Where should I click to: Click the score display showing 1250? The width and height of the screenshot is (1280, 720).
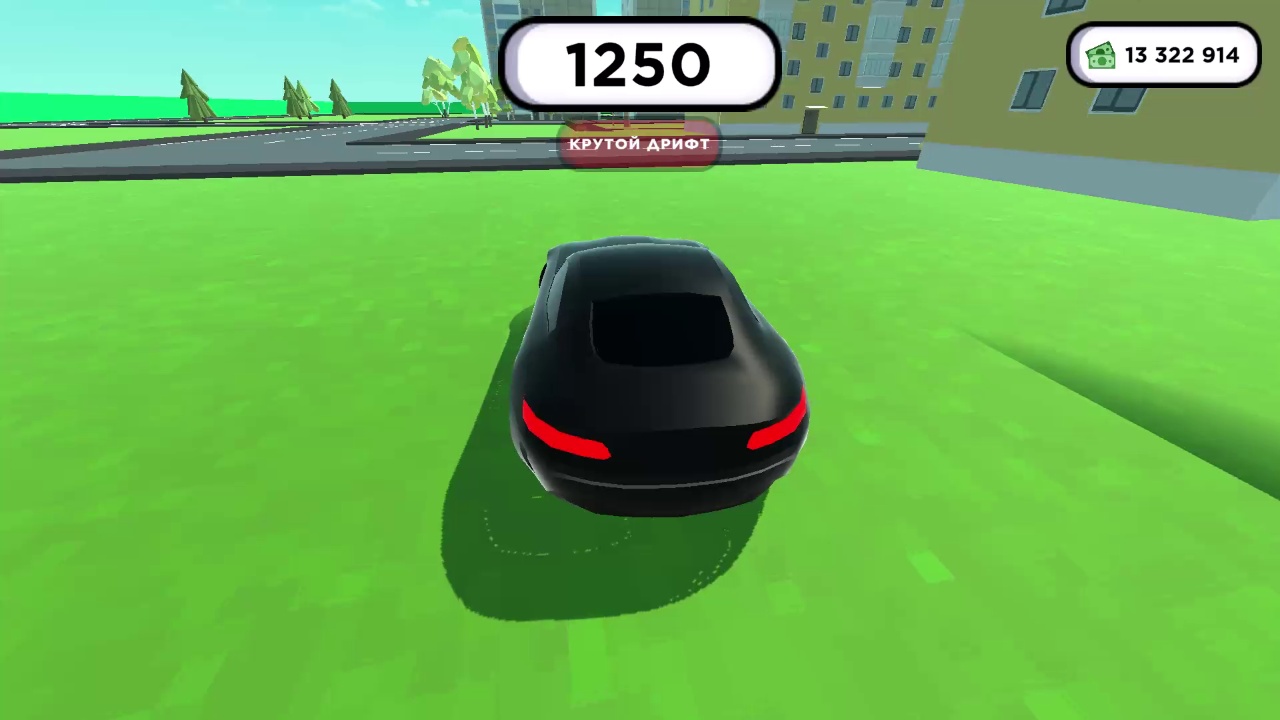[639, 65]
